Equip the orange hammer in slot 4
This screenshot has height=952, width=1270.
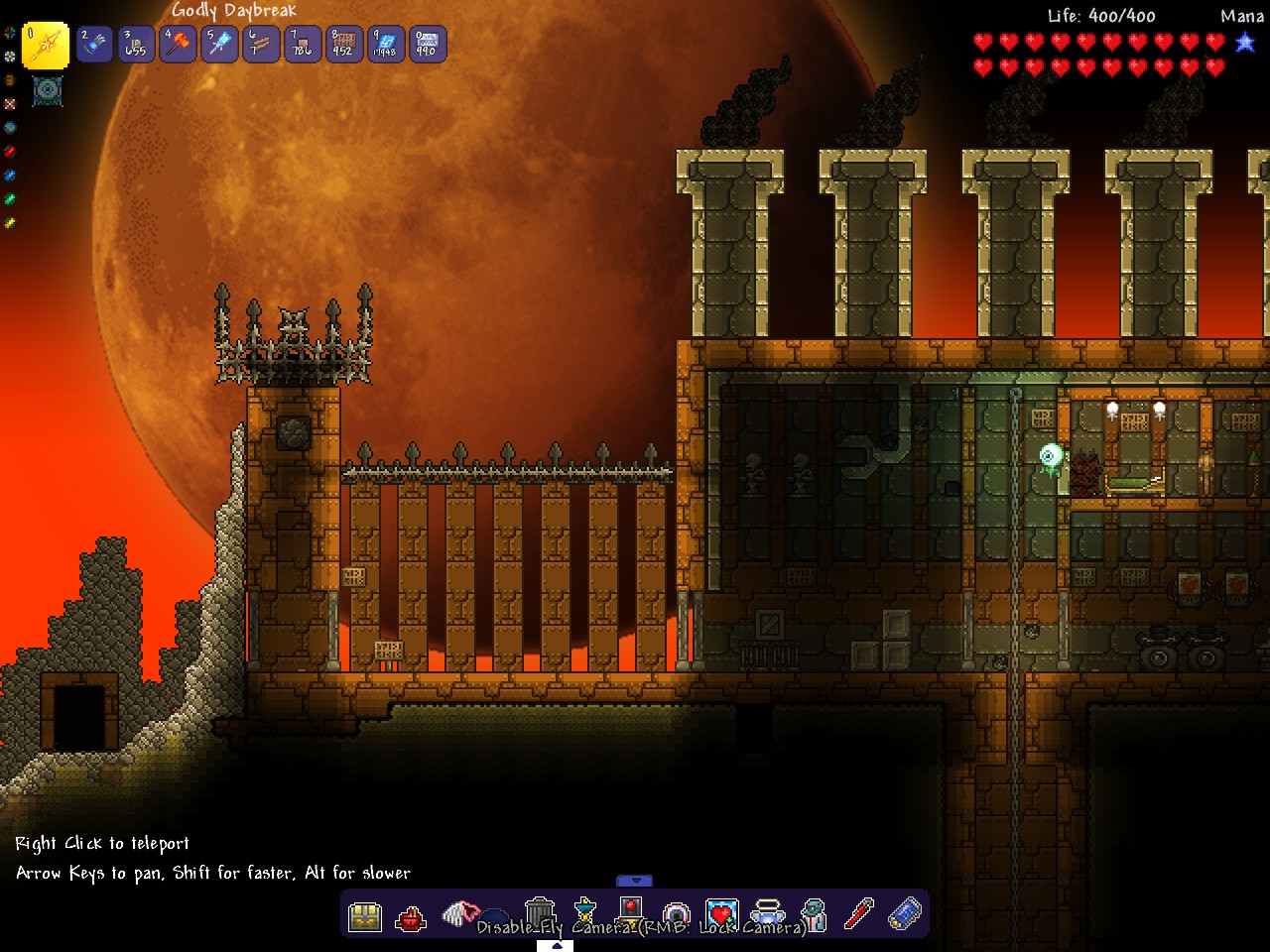click(178, 45)
